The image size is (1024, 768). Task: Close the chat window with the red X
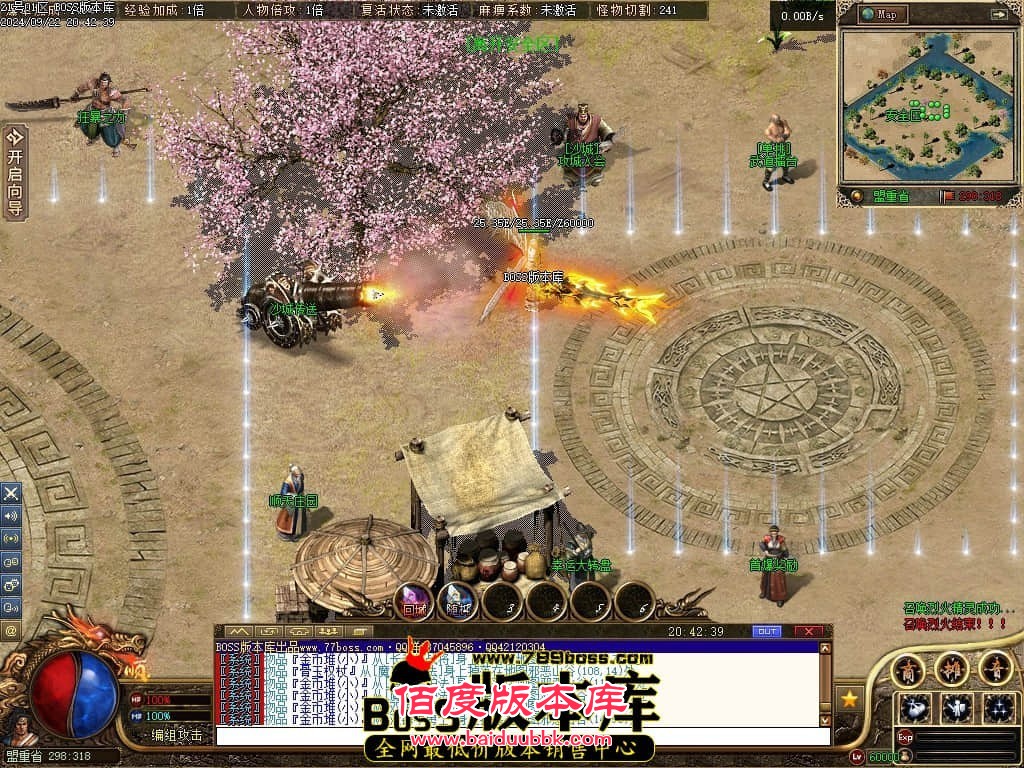(807, 632)
